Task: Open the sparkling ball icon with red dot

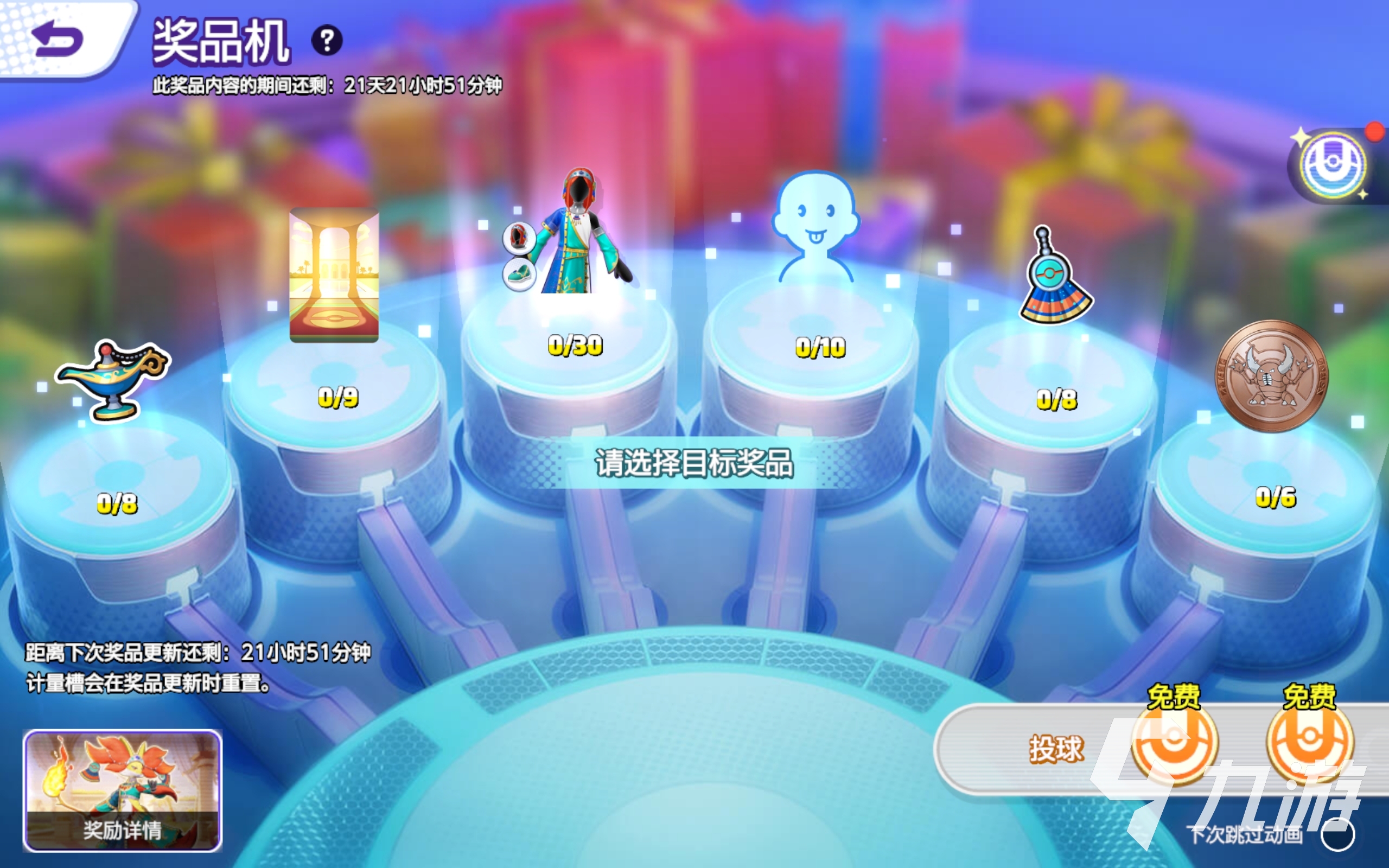Action: 1333,166
